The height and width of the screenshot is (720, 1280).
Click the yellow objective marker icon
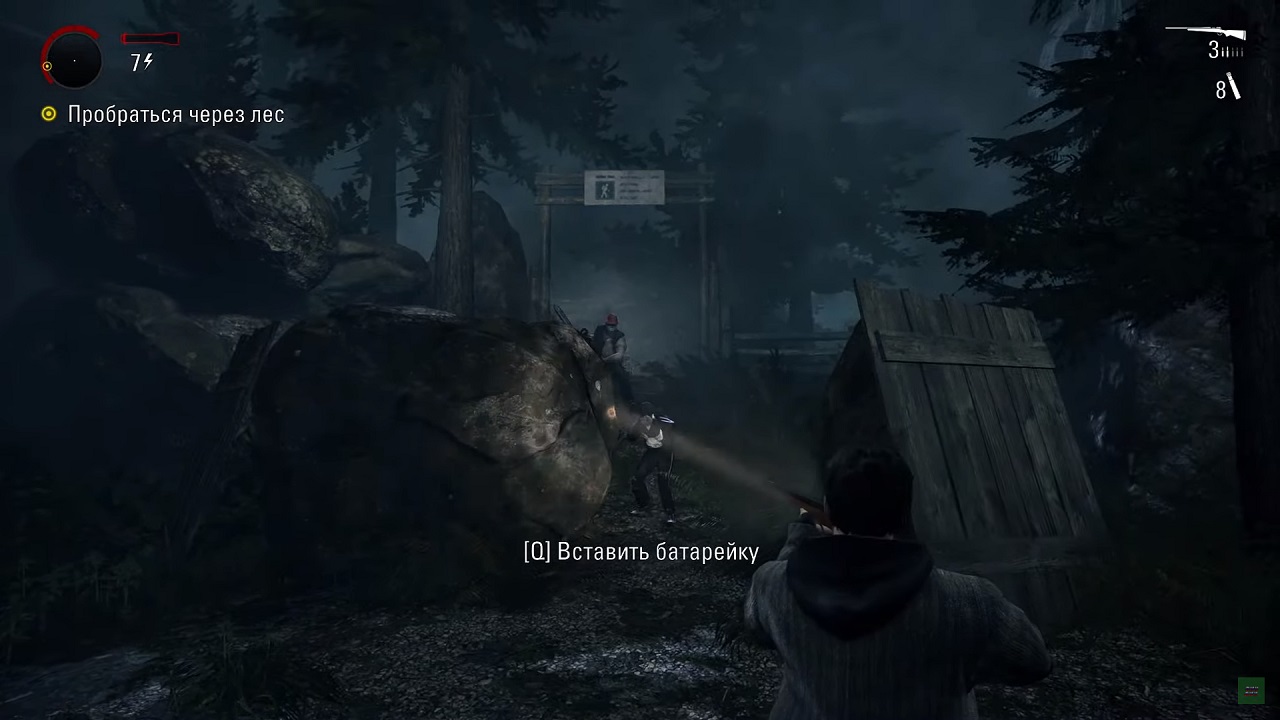(47, 115)
